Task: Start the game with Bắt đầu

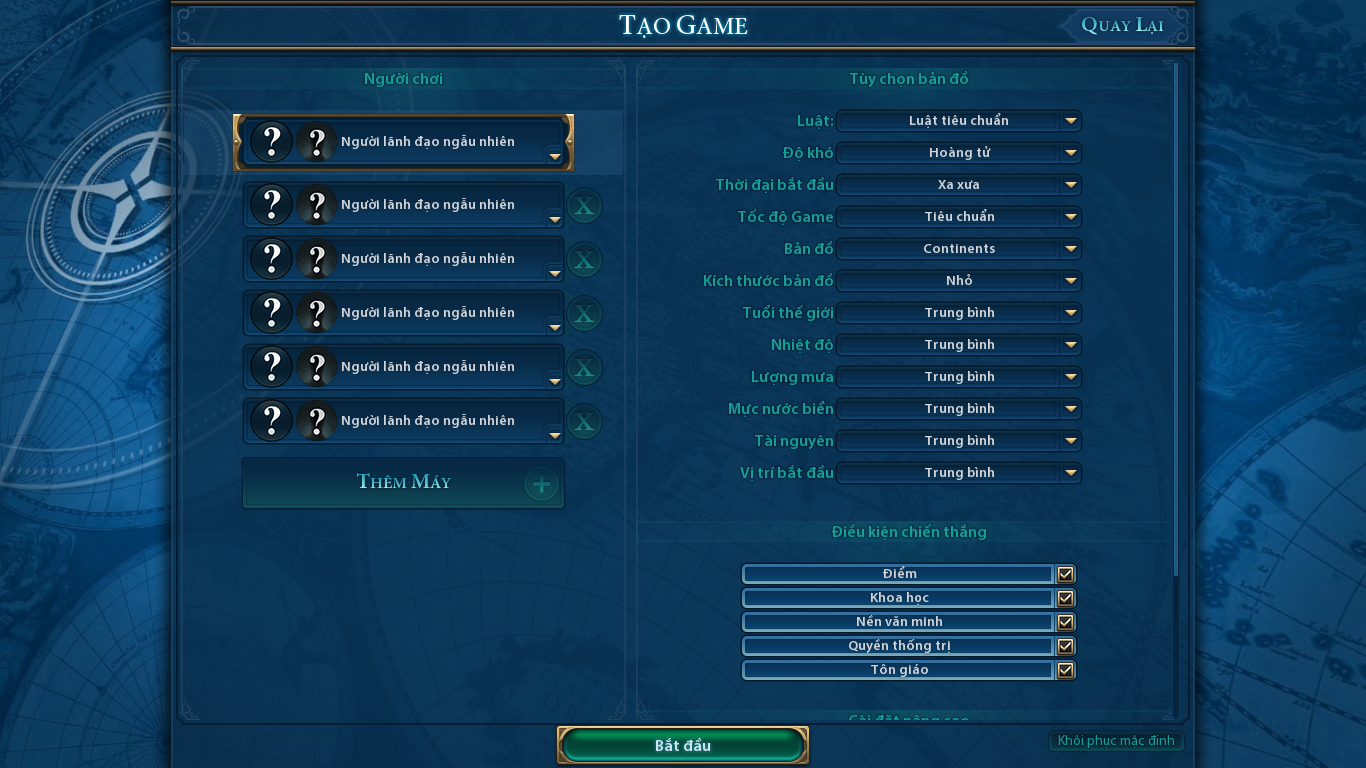Action: (x=683, y=746)
